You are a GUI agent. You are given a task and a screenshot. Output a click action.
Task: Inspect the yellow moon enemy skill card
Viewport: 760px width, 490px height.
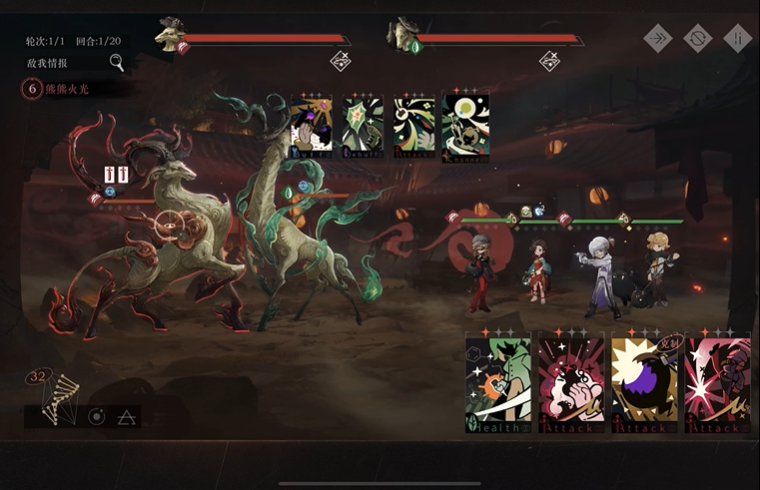pos(466,128)
